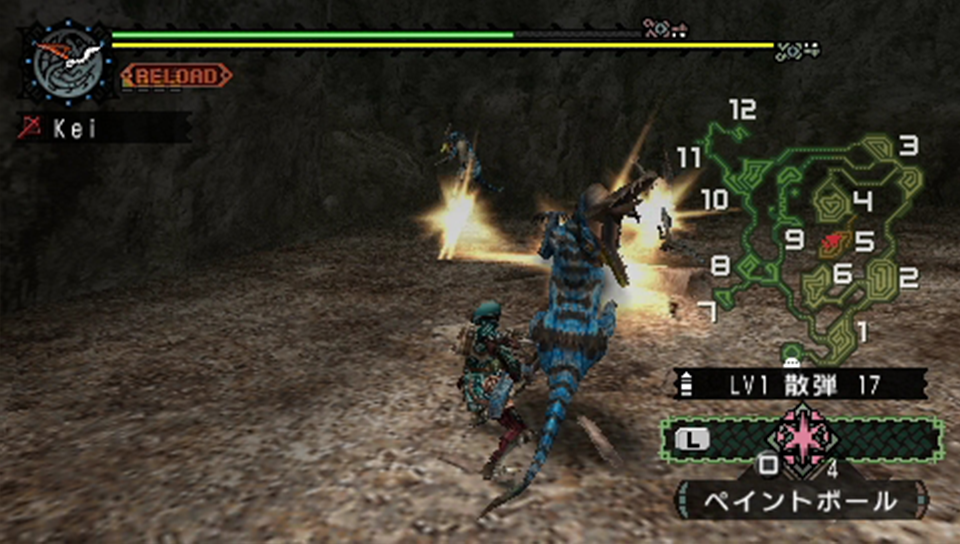The height and width of the screenshot is (544, 960).
Task: Choose area 1 on the minimap
Action: coord(863,329)
